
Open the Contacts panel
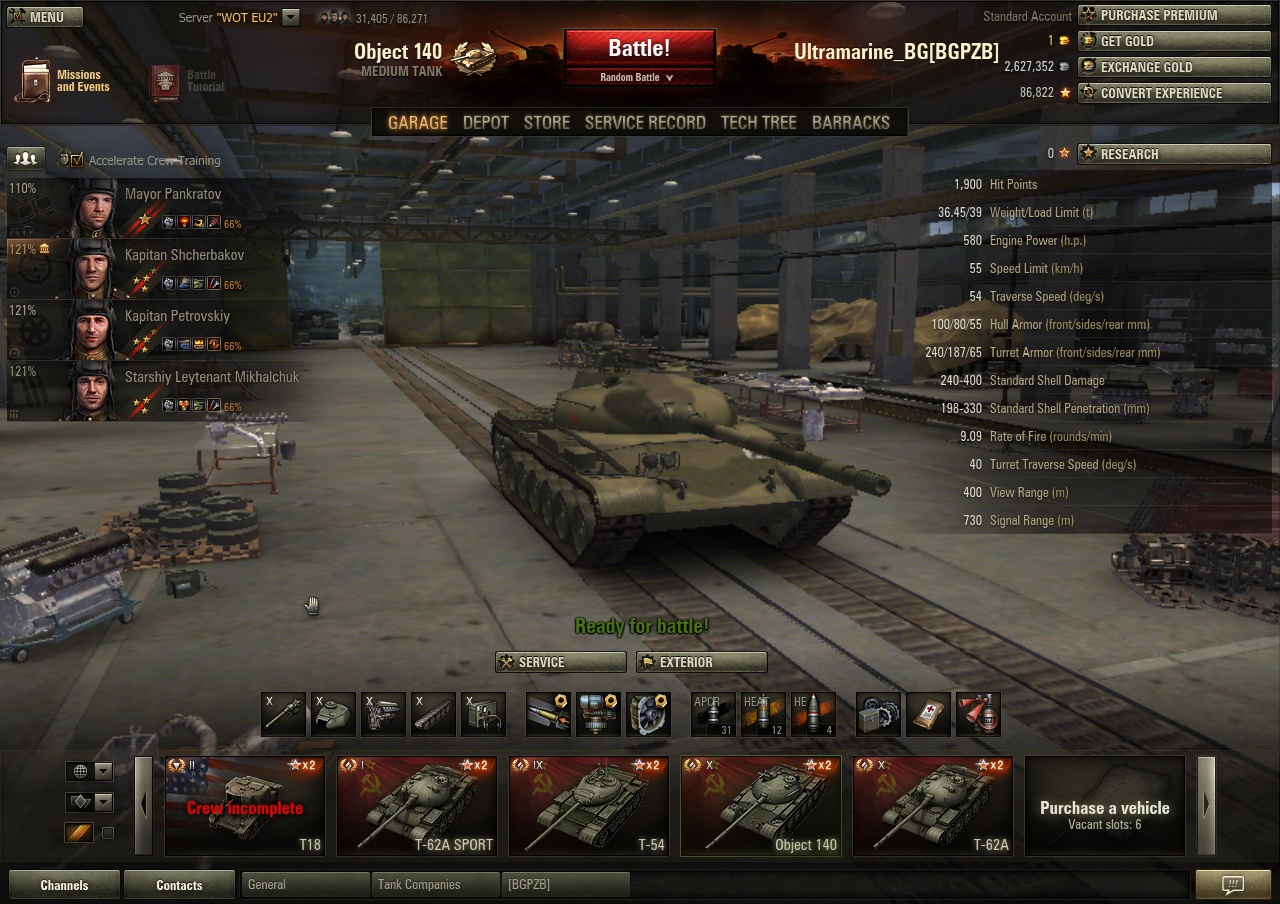(179, 885)
